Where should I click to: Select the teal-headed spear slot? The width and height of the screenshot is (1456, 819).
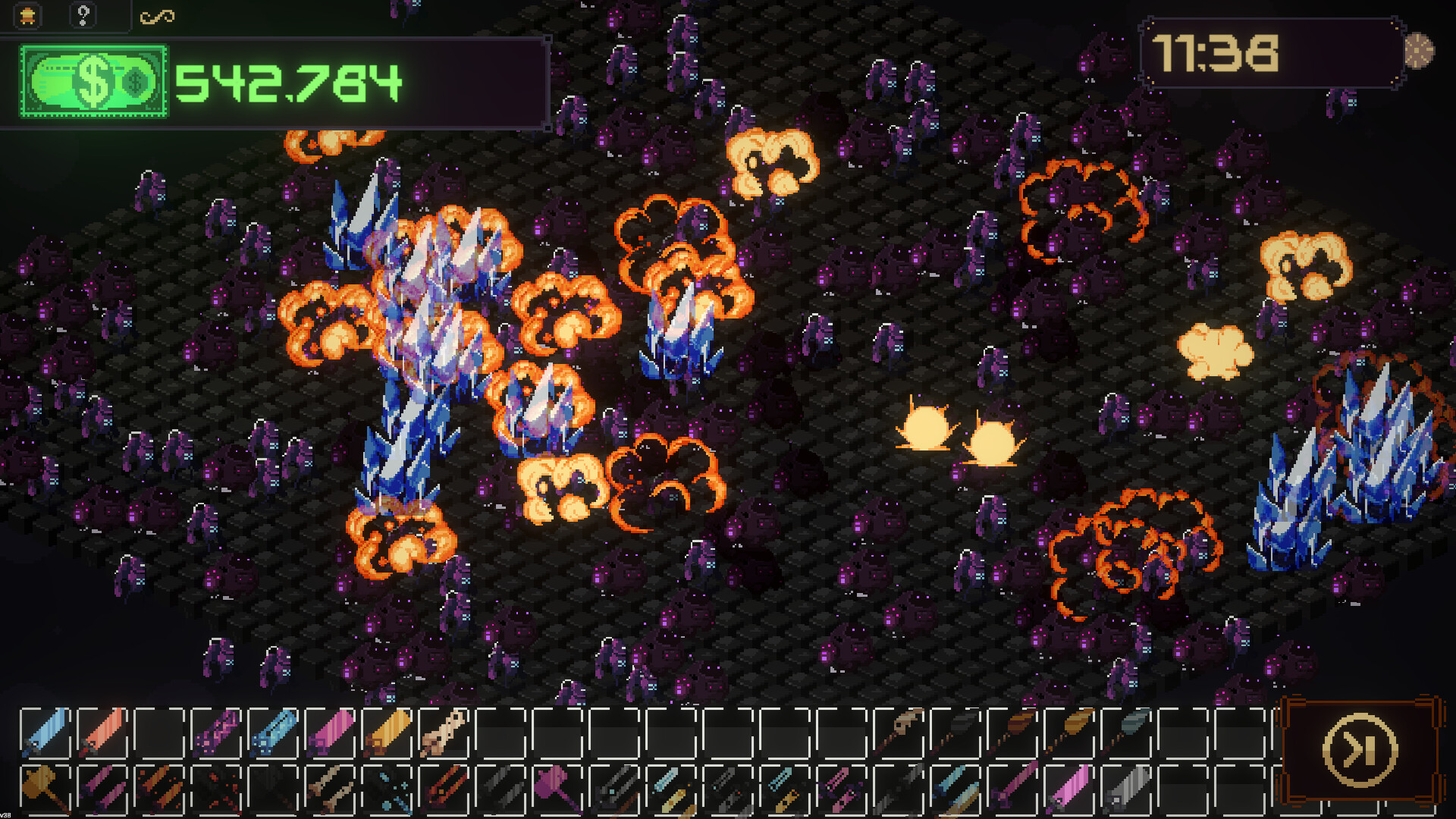pos(1127,733)
